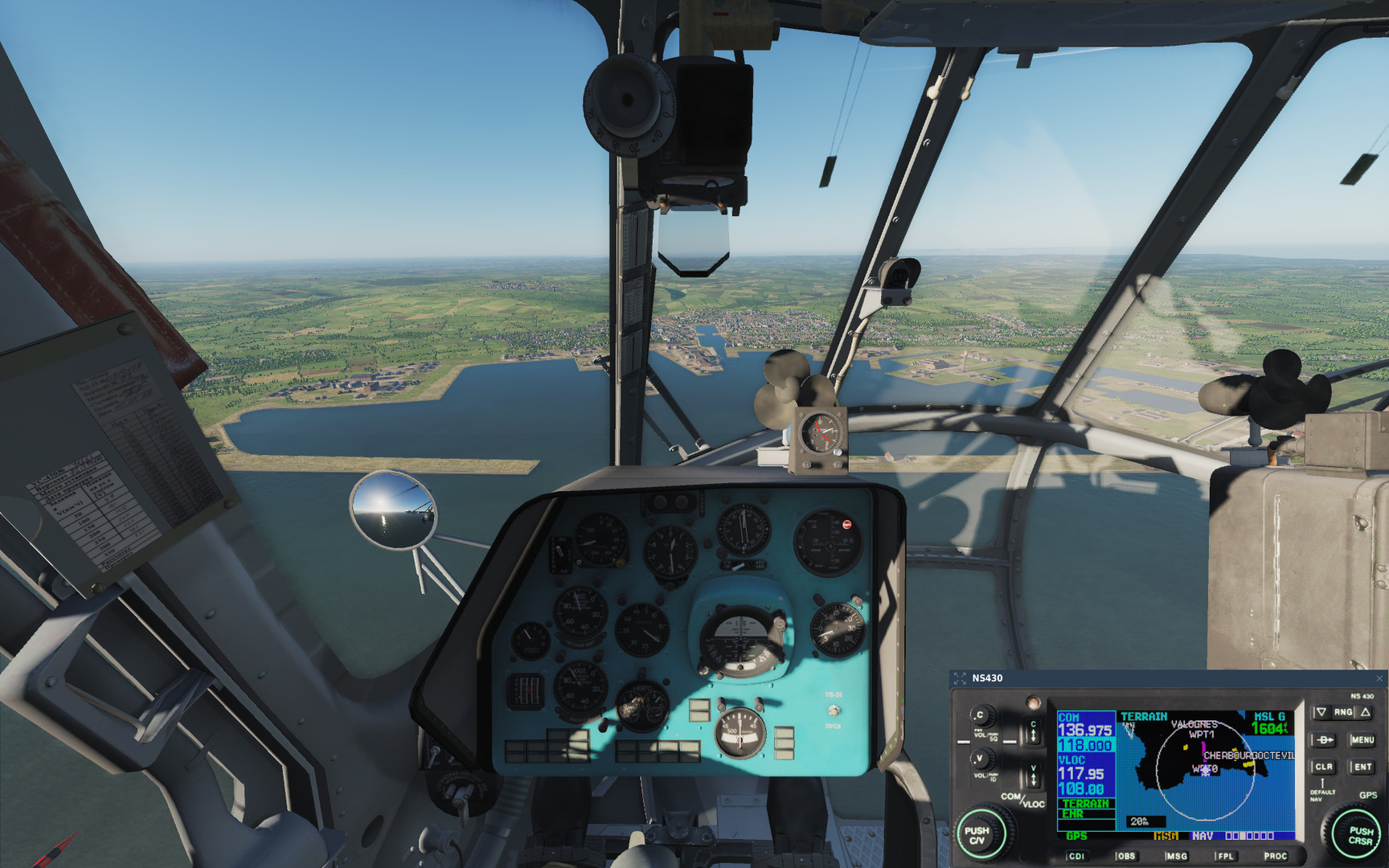Toggle the PUSH C/V knob
Screen dimensions: 1389x868
[979, 834]
